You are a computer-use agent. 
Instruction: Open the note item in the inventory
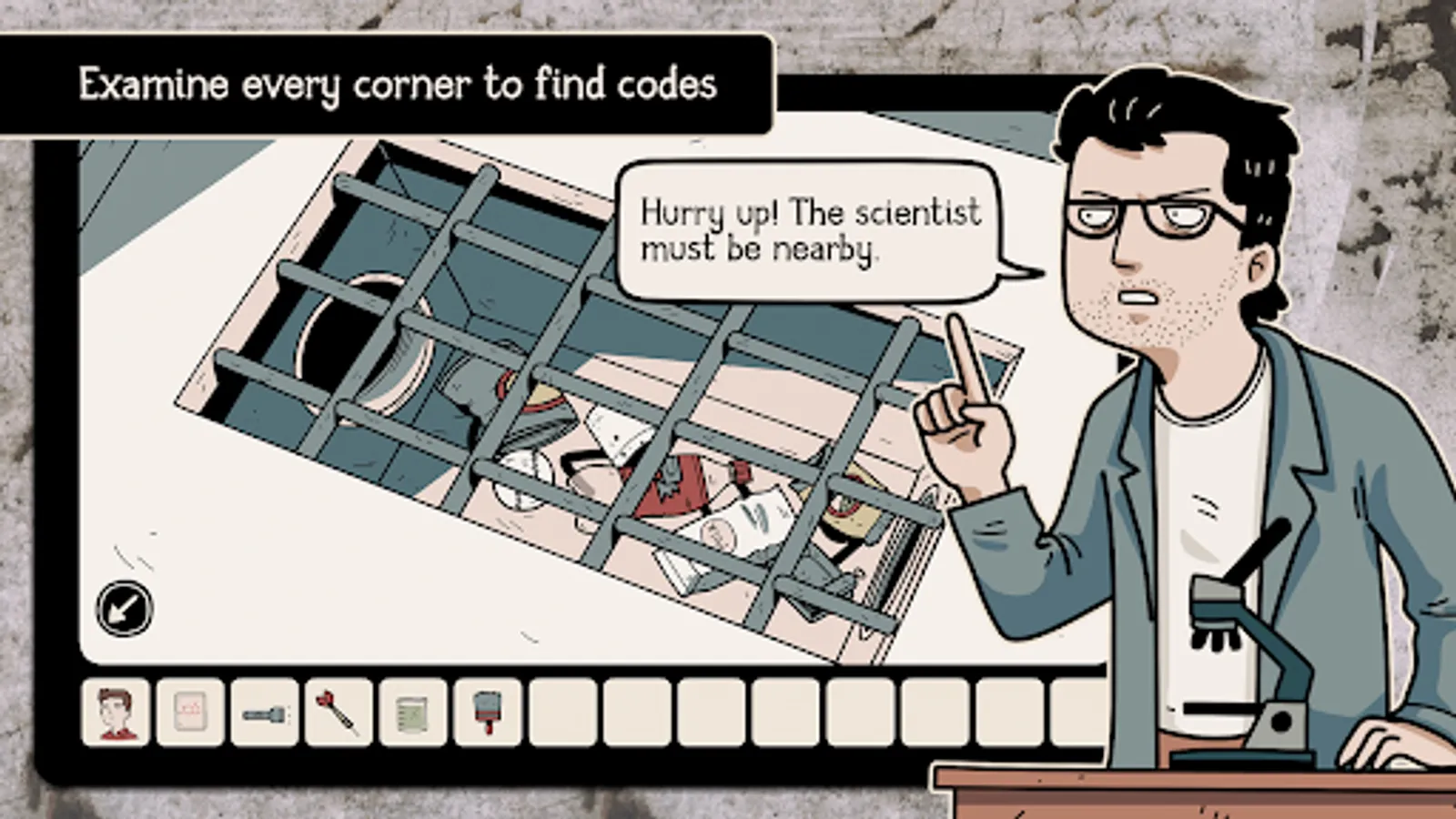click(x=188, y=714)
